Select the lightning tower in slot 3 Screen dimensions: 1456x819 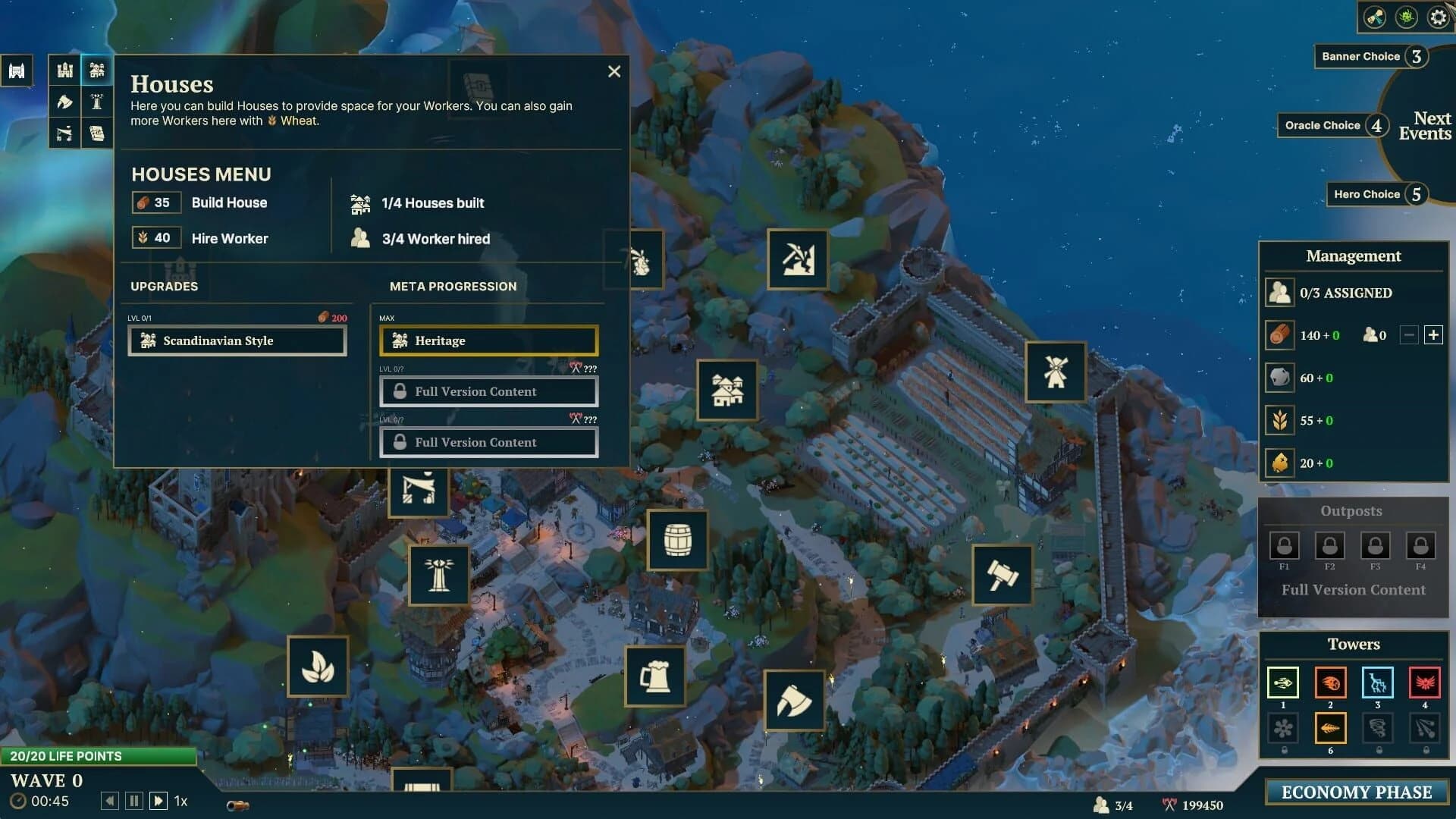1378,683
